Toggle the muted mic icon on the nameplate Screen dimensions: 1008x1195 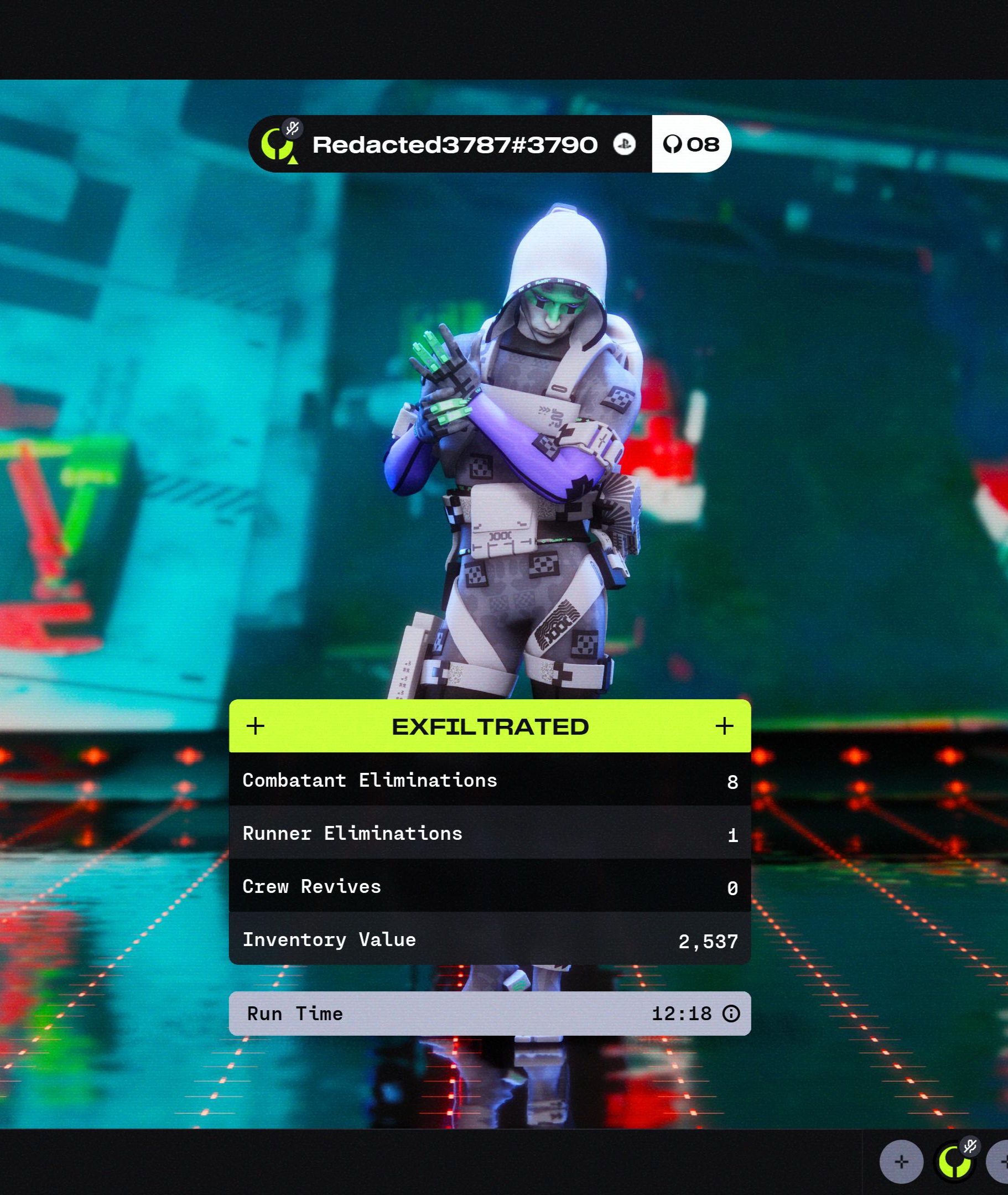(293, 128)
